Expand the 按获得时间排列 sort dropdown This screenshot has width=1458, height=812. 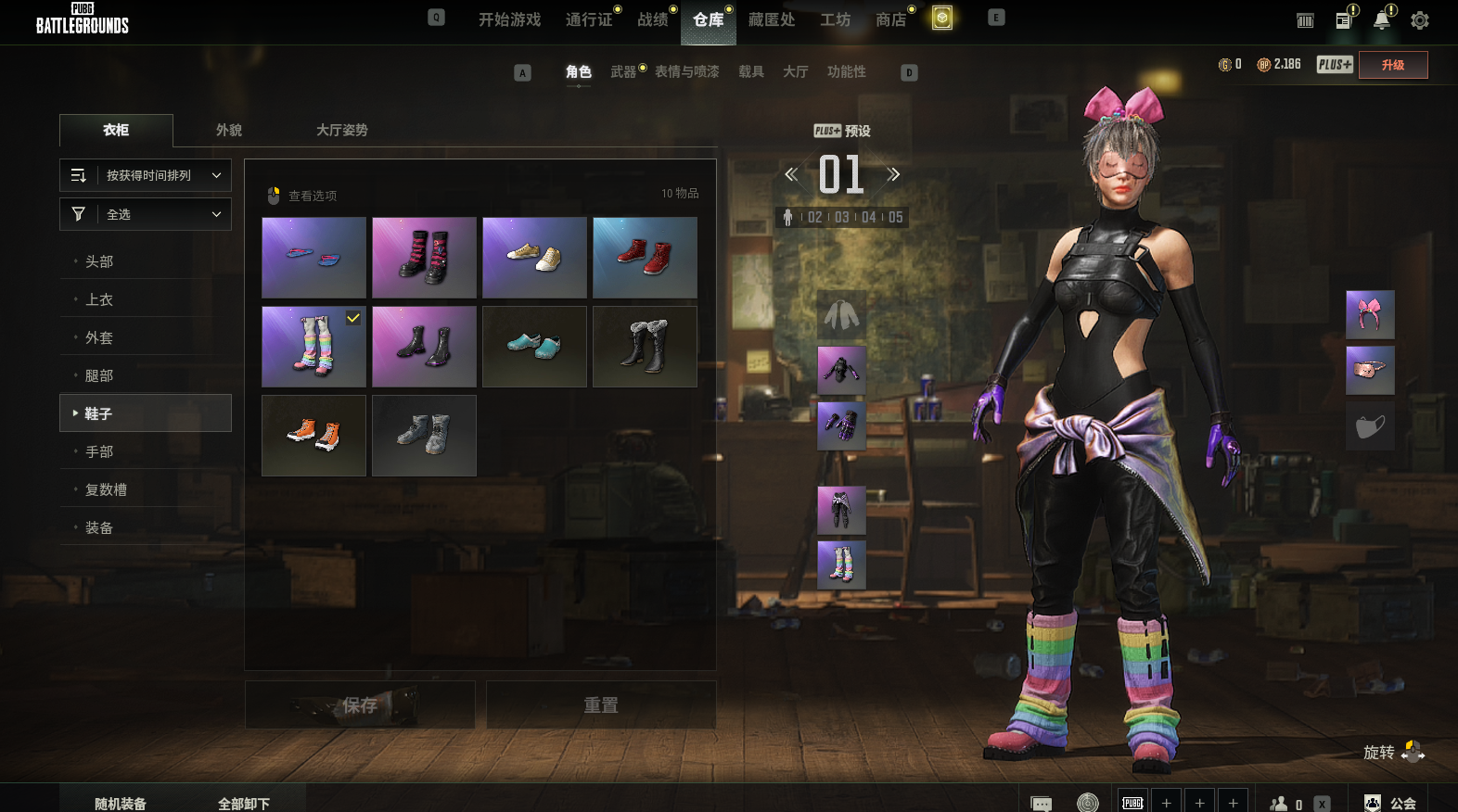click(146, 175)
